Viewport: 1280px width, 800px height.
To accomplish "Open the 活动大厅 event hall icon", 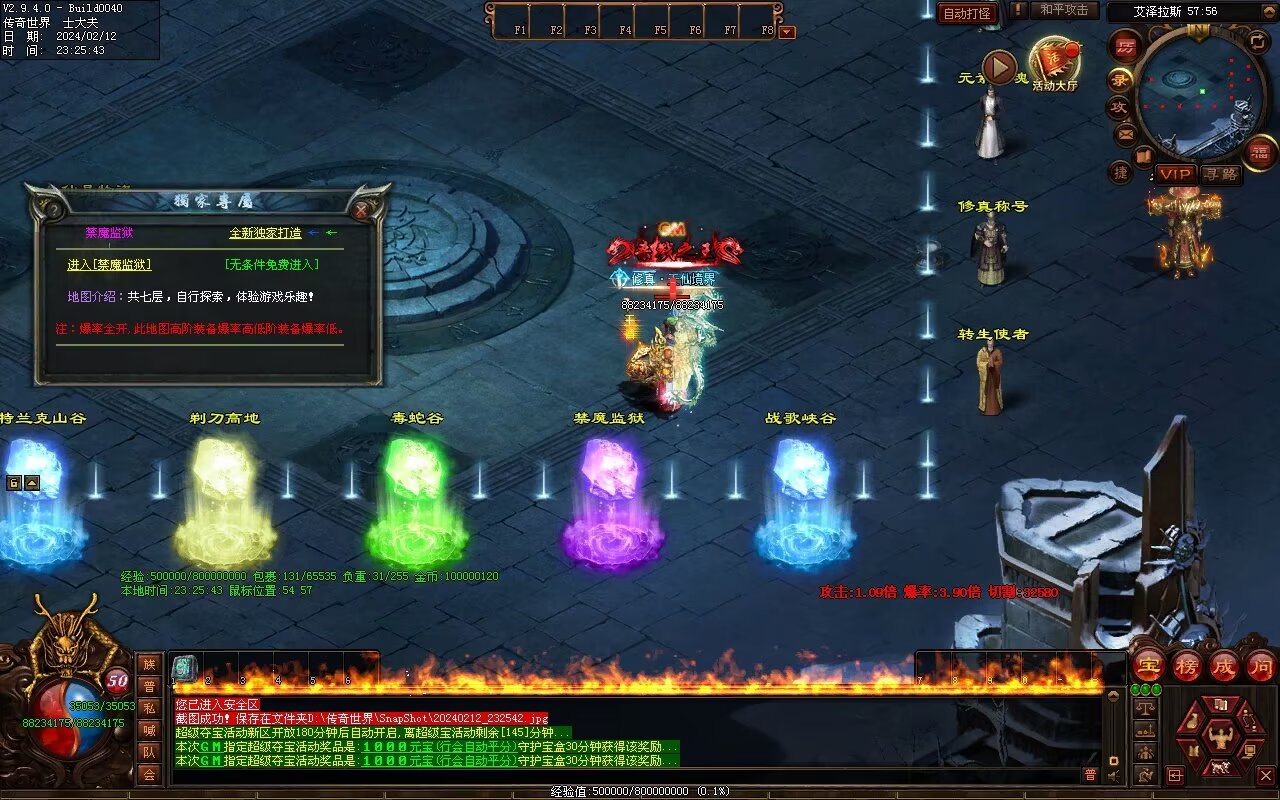I will [1054, 64].
